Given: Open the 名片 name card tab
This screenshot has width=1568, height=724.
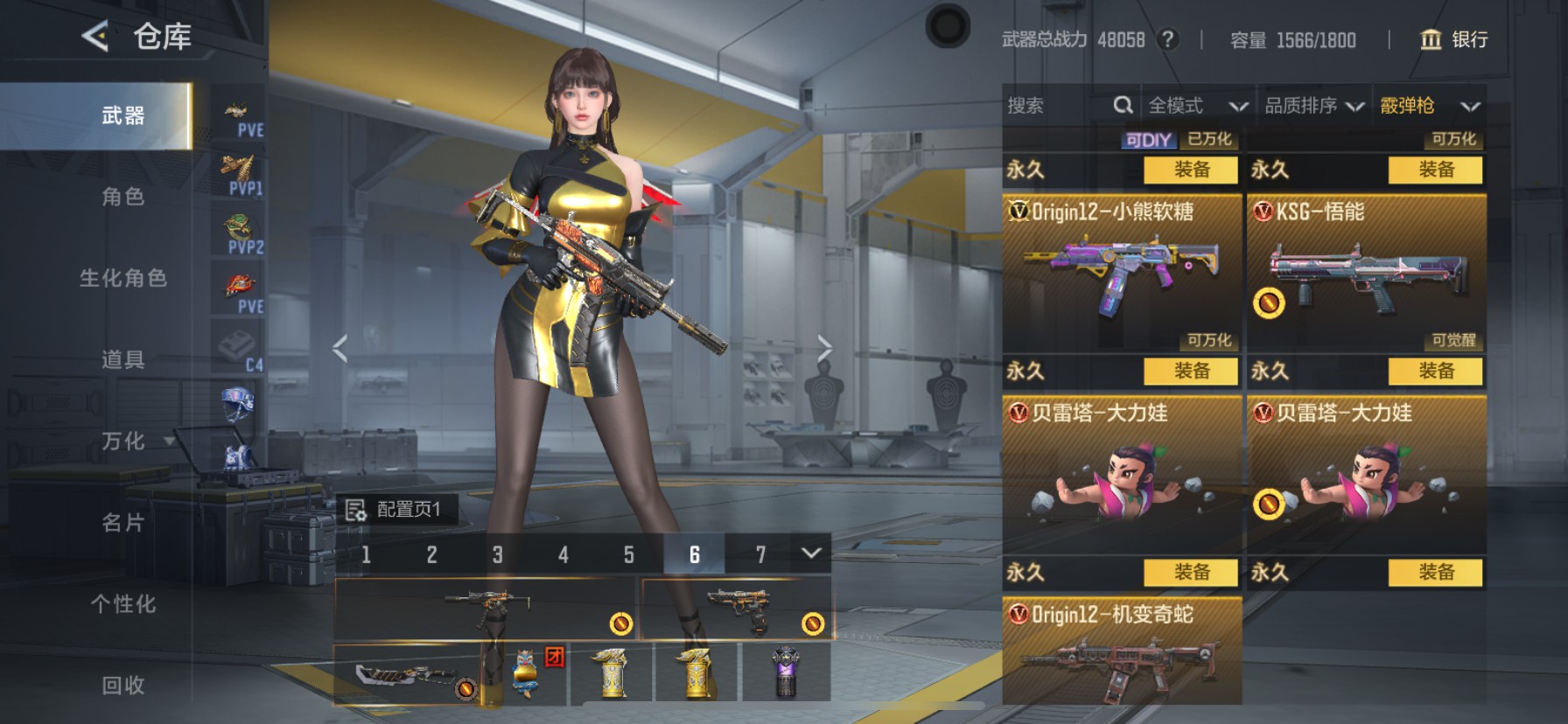Looking at the screenshot, I should coord(122,523).
